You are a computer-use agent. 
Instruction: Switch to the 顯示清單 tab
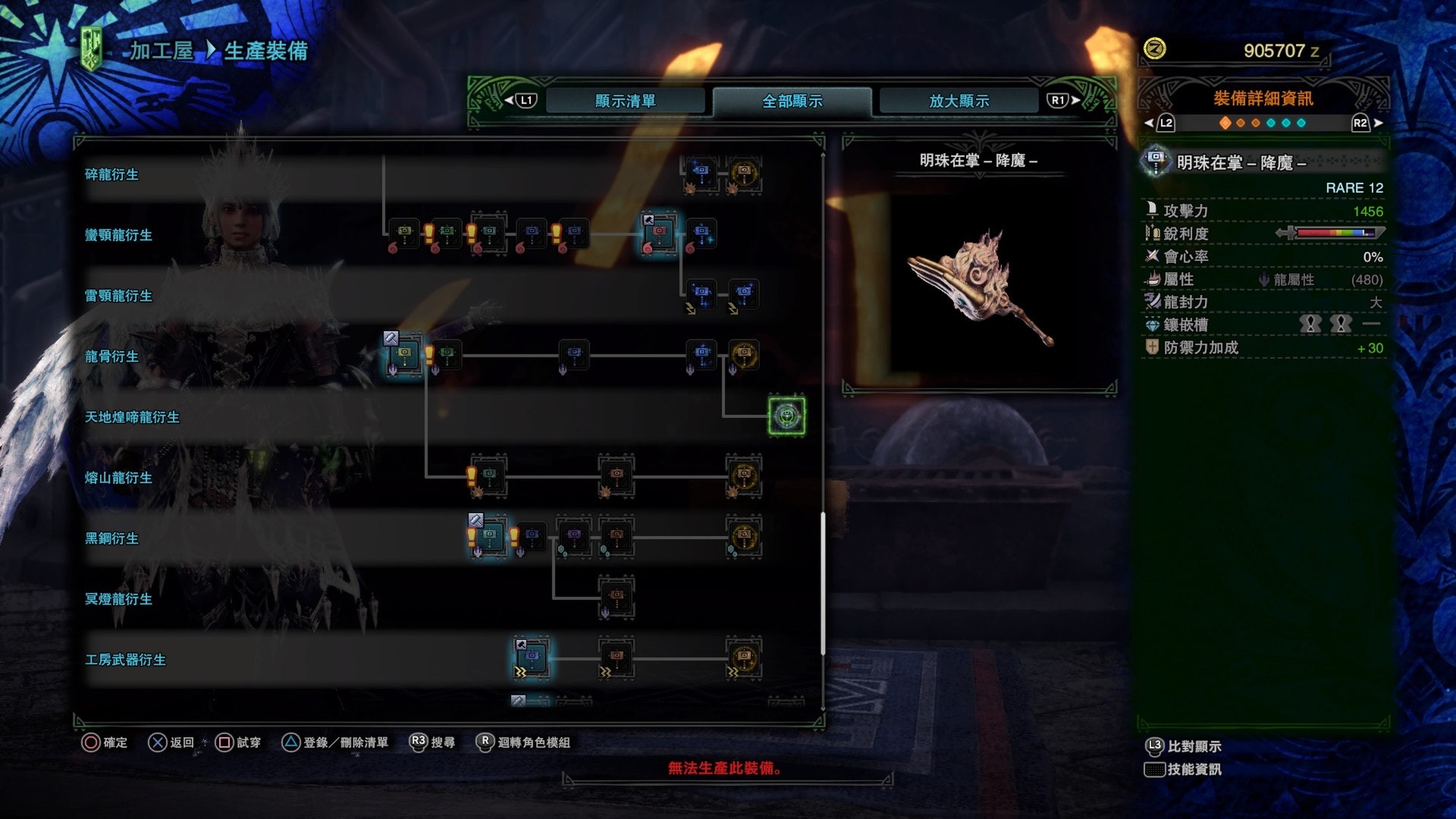click(625, 101)
